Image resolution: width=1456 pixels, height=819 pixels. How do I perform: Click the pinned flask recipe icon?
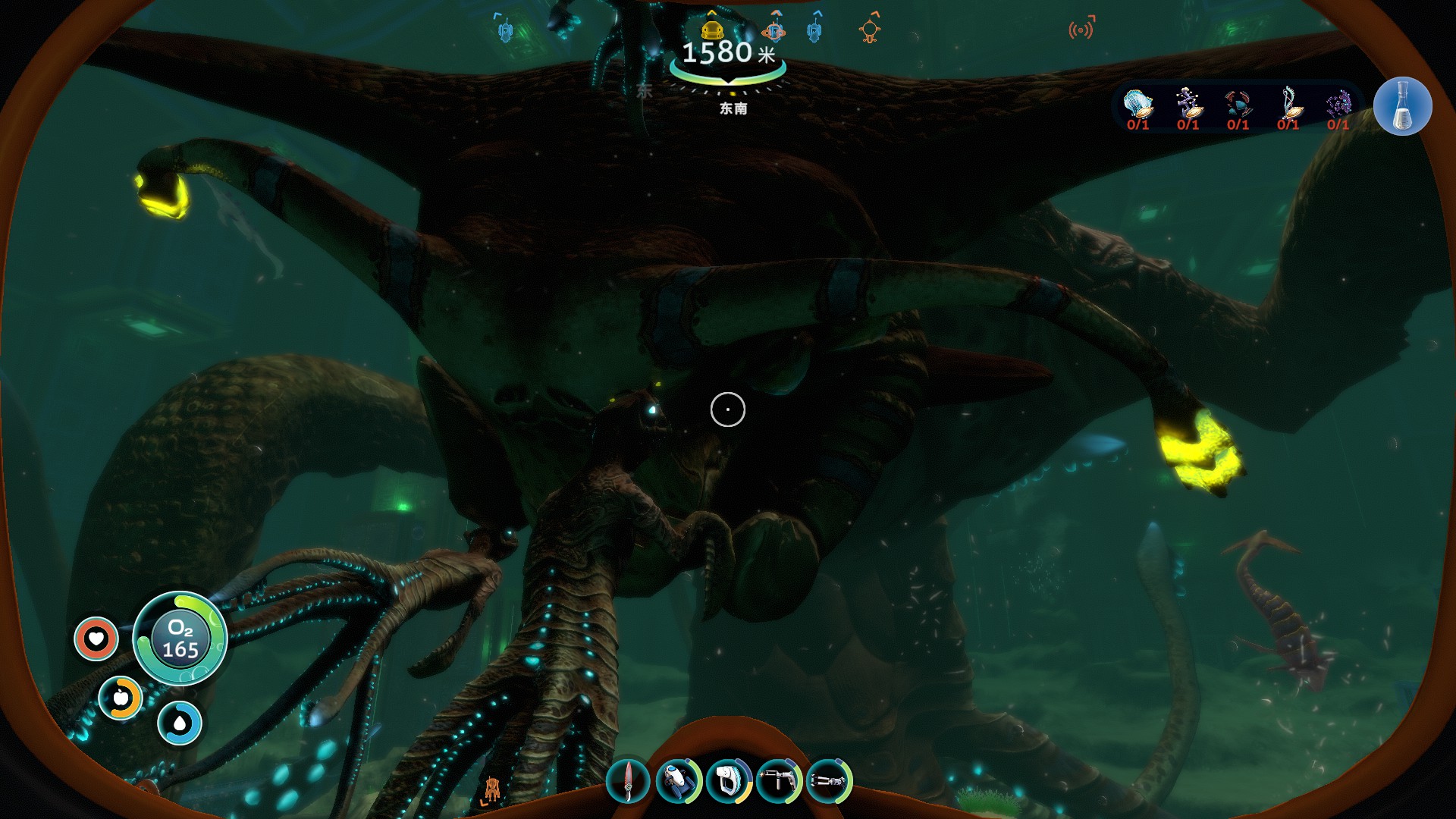[x=1402, y=107]
